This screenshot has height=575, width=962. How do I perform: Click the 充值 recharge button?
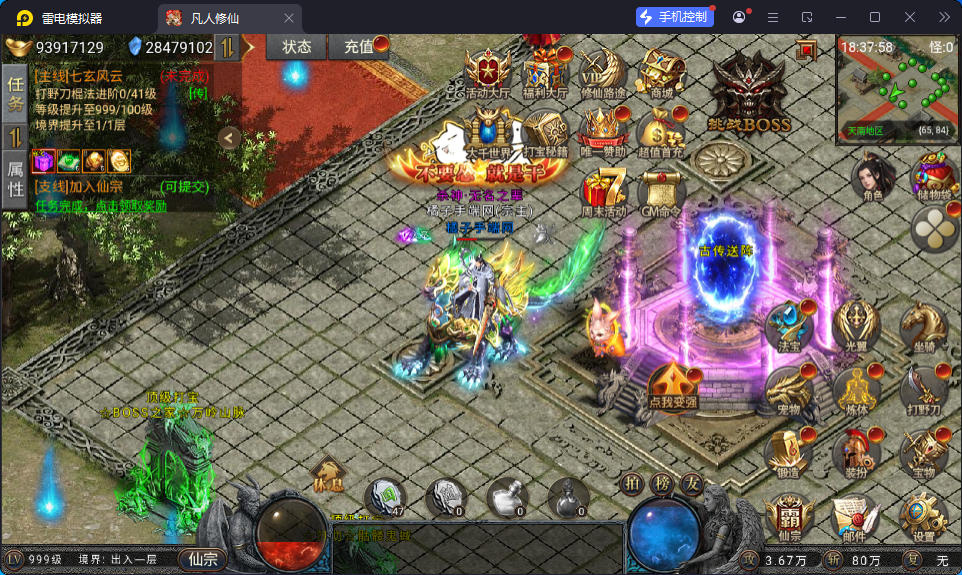360,46
